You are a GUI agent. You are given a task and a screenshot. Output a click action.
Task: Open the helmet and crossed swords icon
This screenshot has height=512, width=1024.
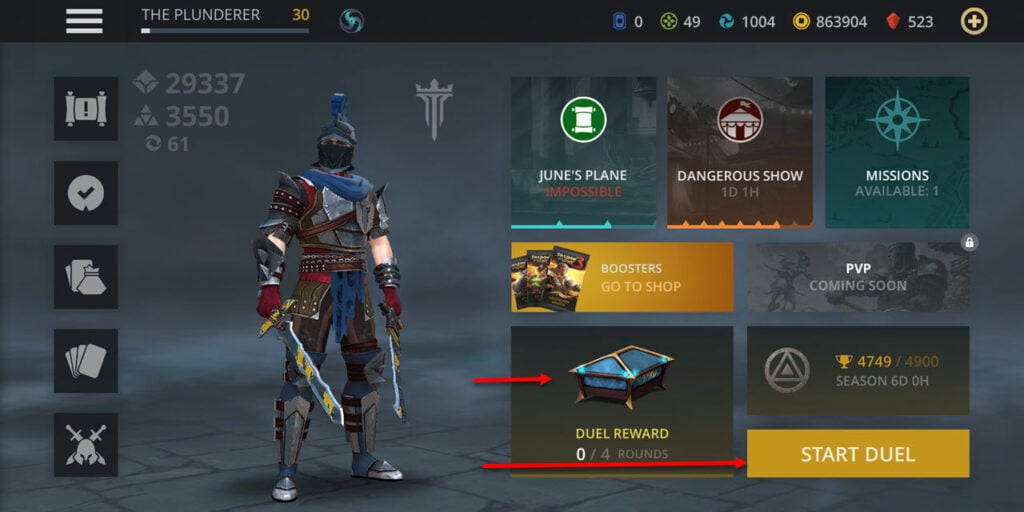[x=86, y=445]
